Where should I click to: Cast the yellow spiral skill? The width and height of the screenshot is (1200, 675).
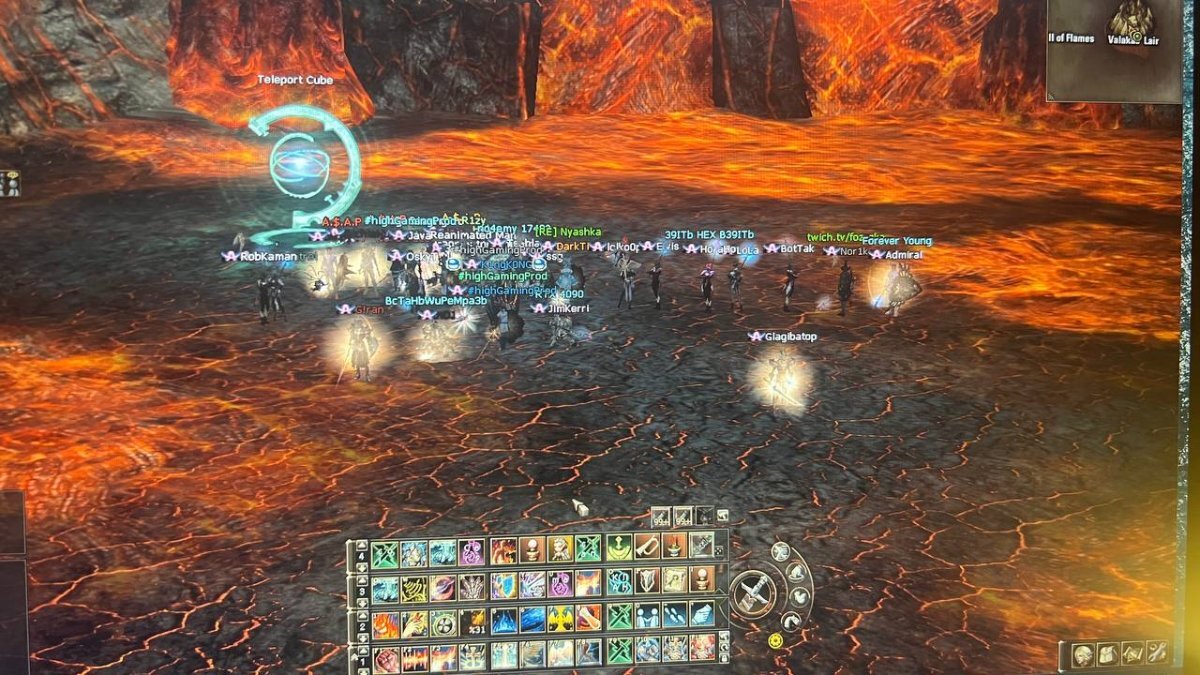point(414,589)
